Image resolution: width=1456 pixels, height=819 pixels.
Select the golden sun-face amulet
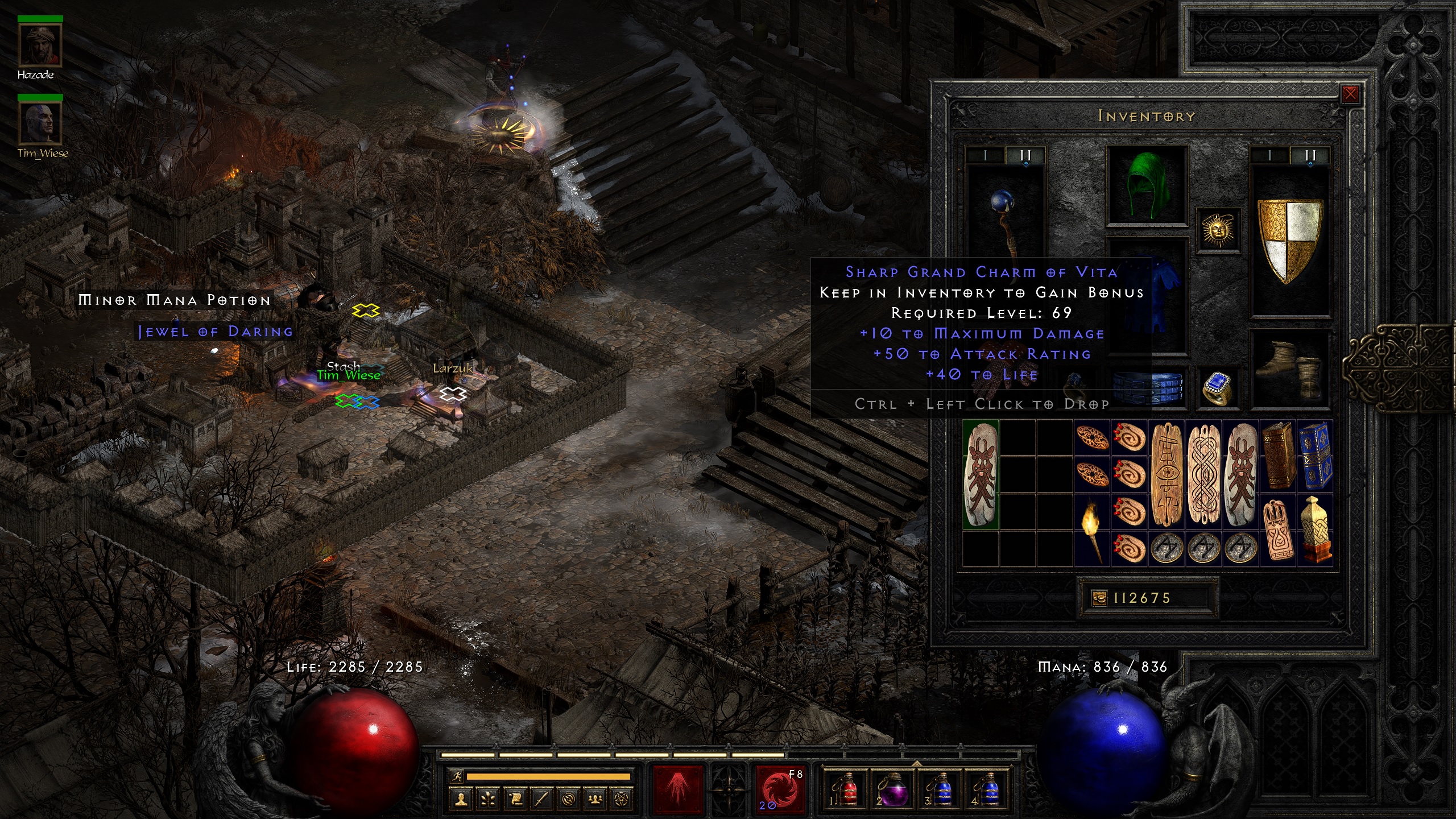pos(1218,230)
